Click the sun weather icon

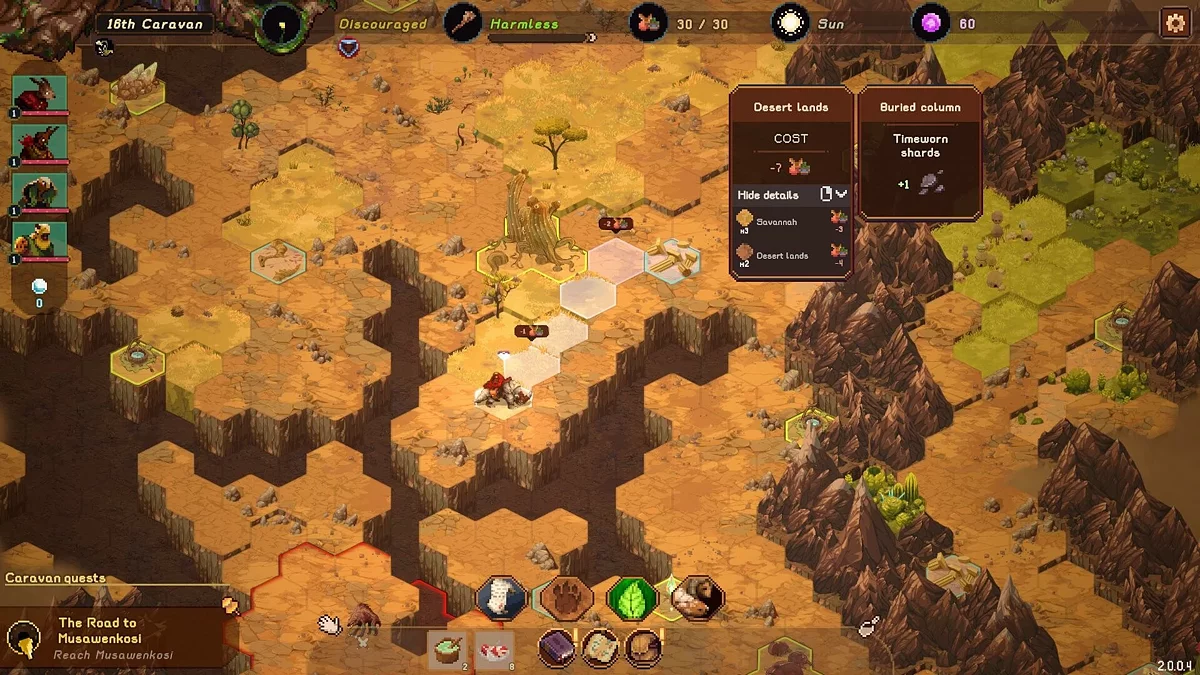(x=790, y=23)
